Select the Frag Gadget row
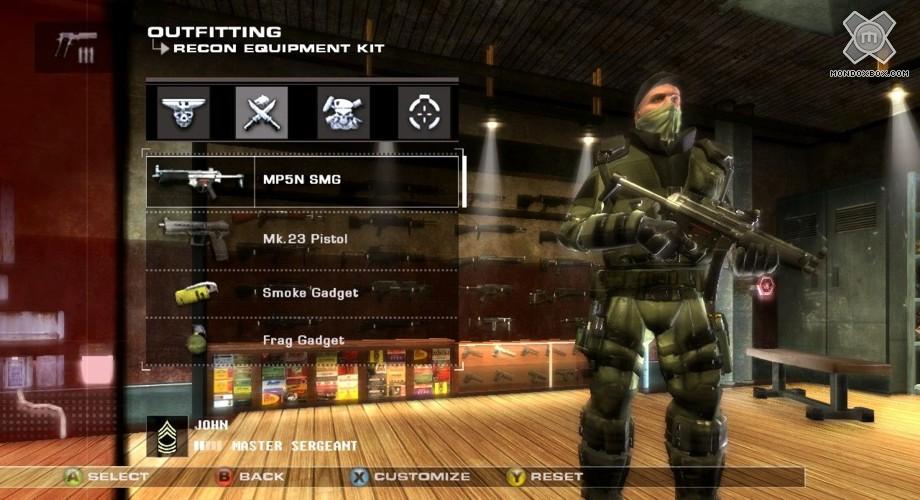Screen dimensions: 920x500 pos(303,340)
